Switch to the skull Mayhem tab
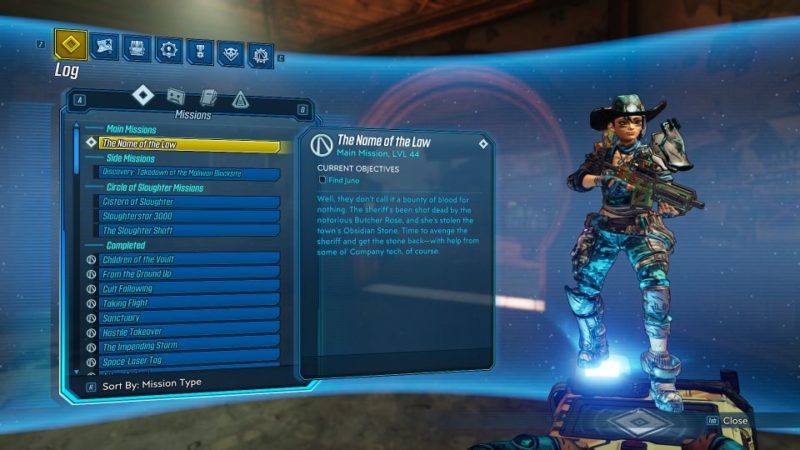Viewport: 800px width, 450px height. (x=231, y=53)
